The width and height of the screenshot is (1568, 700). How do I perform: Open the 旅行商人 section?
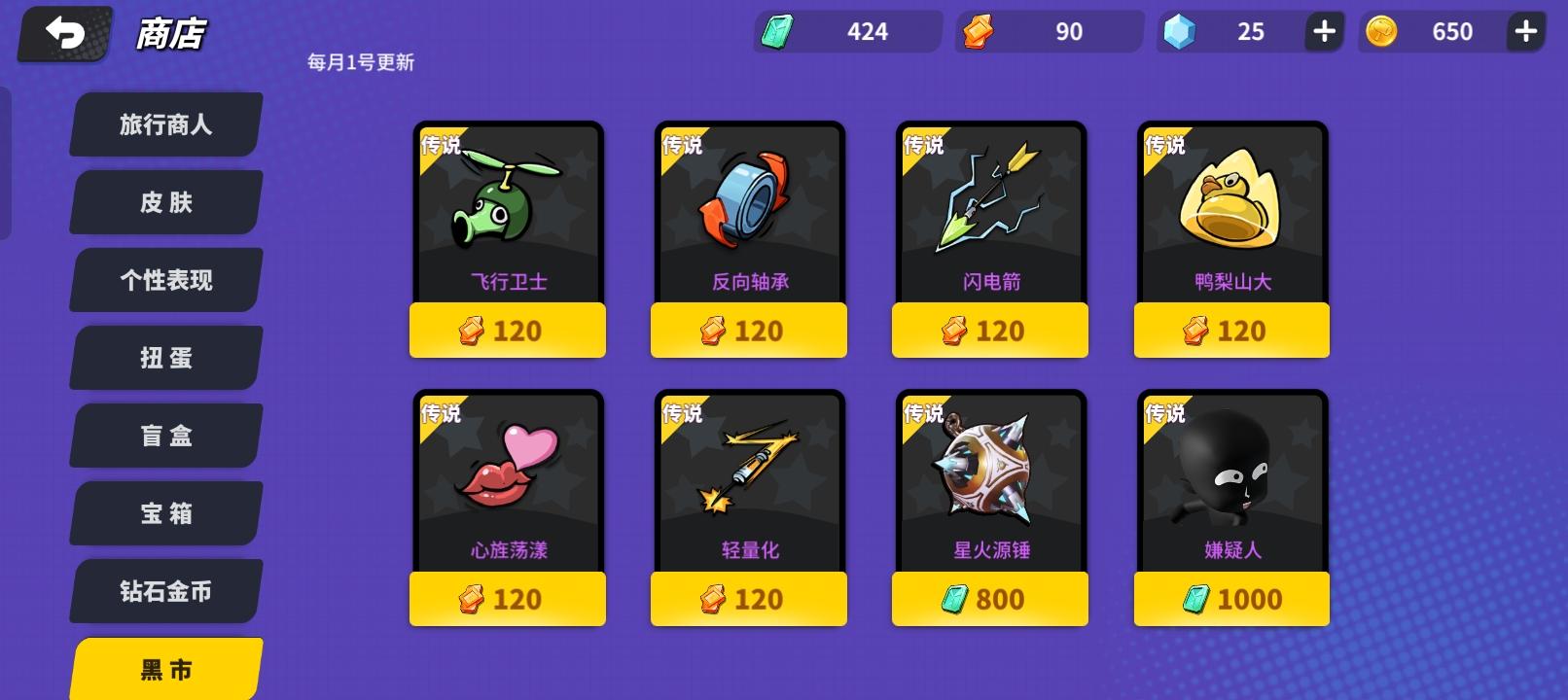163,124
